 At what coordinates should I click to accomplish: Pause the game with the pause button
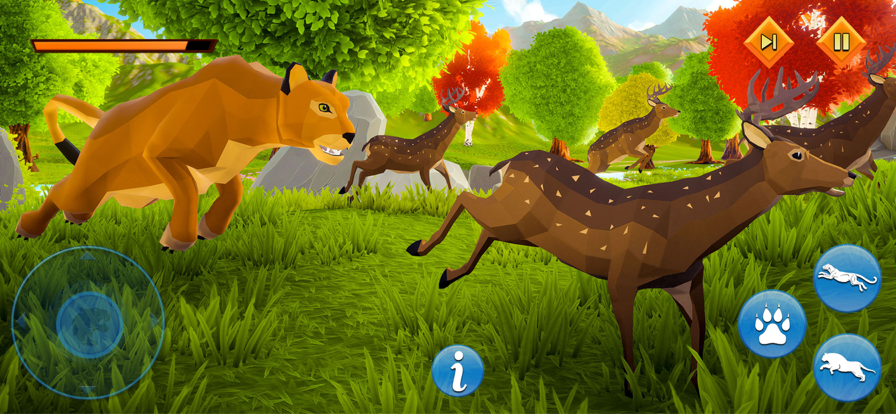coord(841,42)
